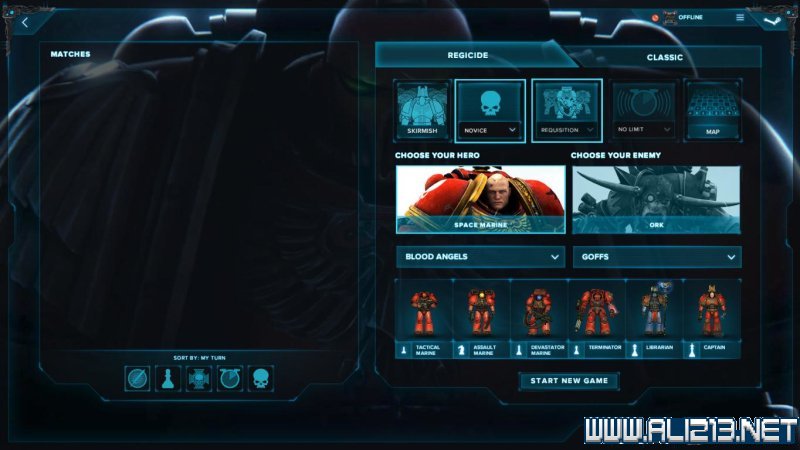Switch to the Classic tab
Image resolution: width=800 pixels, height=450 pixels.
click(664, 57)
